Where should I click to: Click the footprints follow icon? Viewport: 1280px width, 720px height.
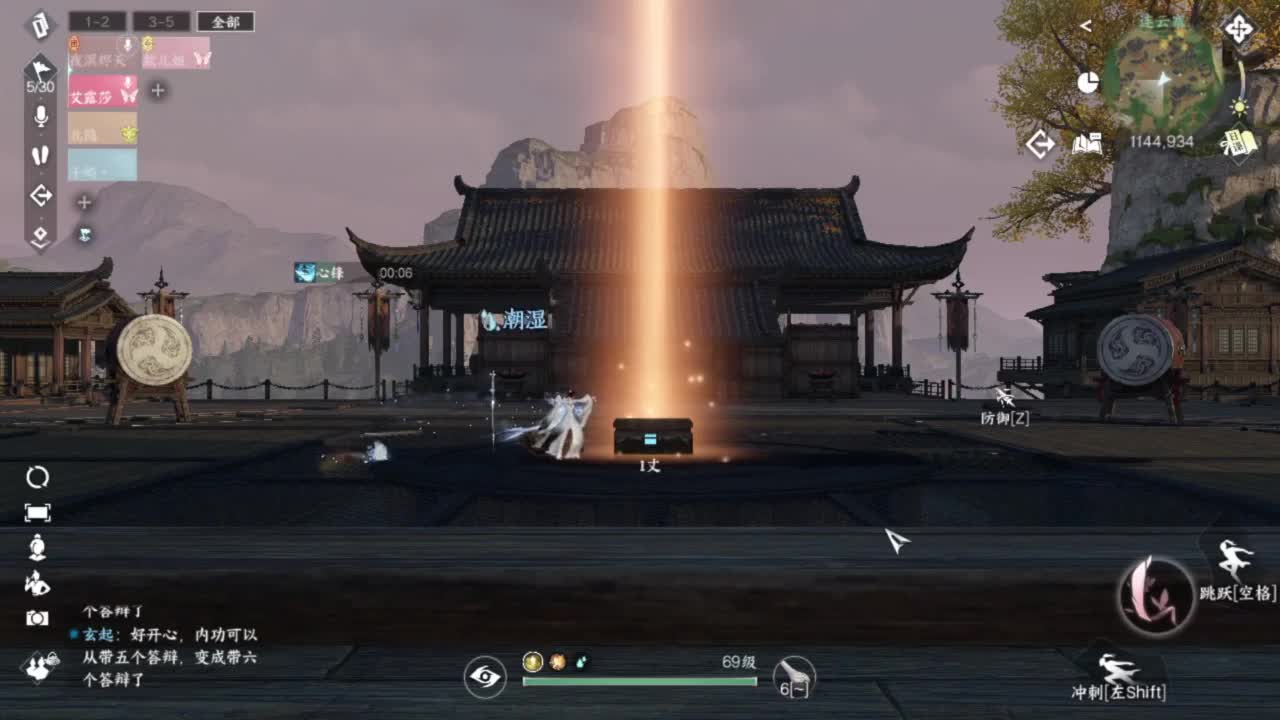click(40, 155)
